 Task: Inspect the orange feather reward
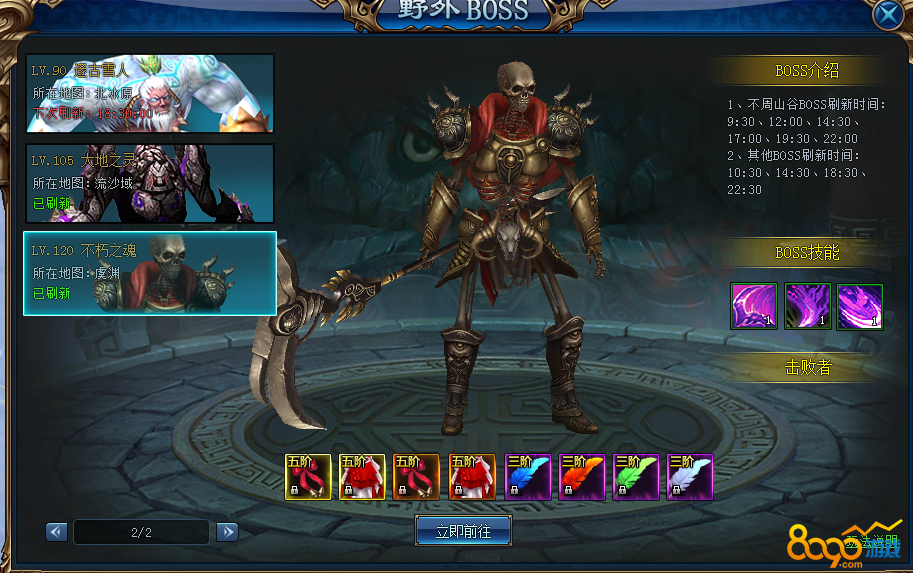(582, 477)
